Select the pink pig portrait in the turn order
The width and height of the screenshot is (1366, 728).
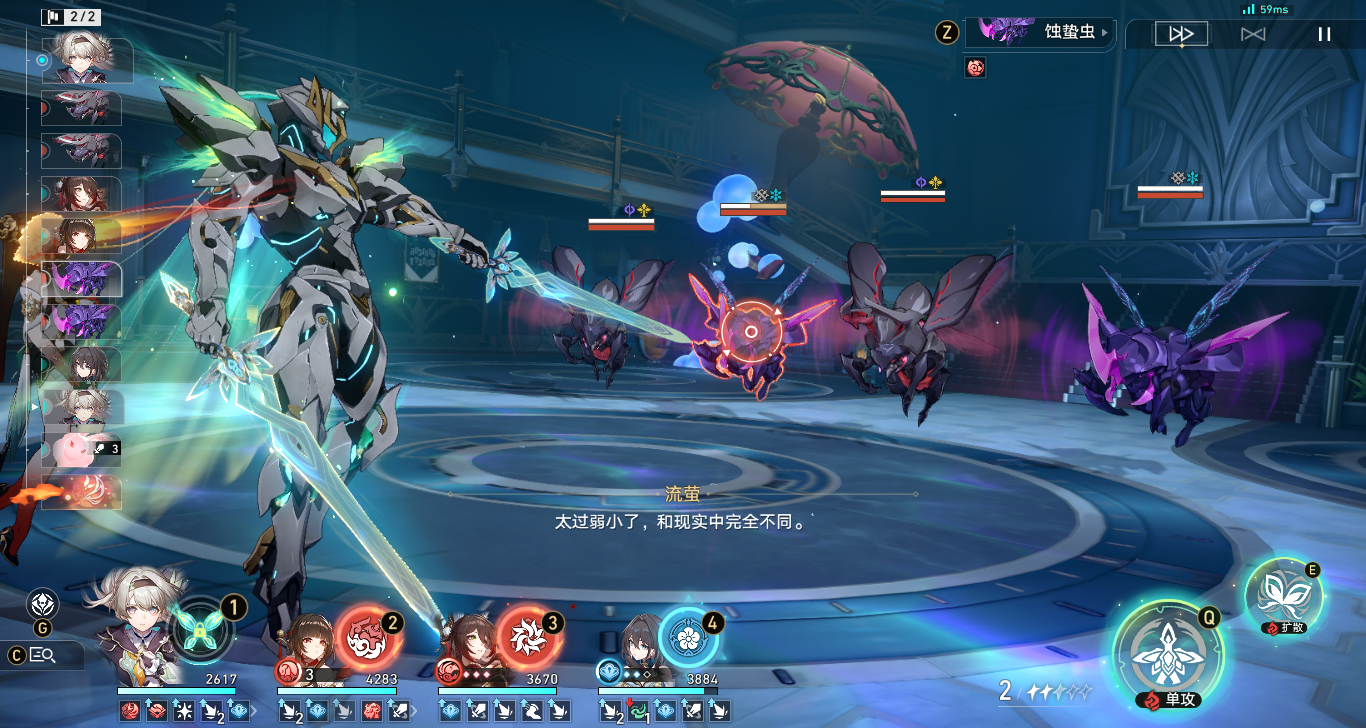pyautogui.click(x=82, y=449)
